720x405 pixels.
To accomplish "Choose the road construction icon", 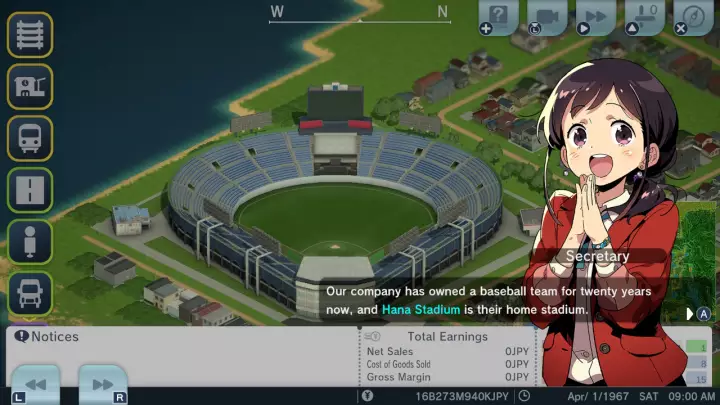I will pos(30,190).
